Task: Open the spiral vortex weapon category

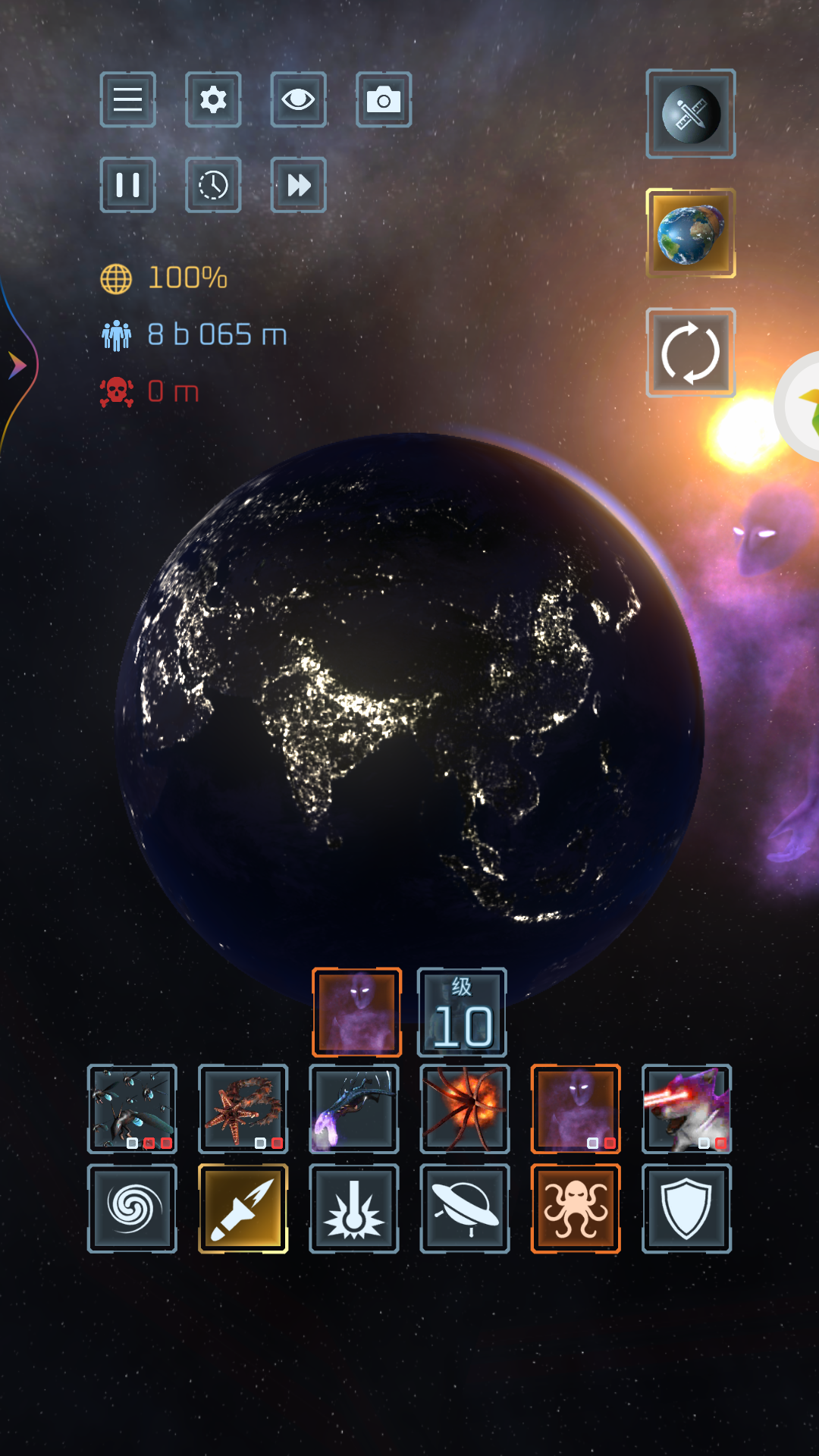Action: 132,1208
